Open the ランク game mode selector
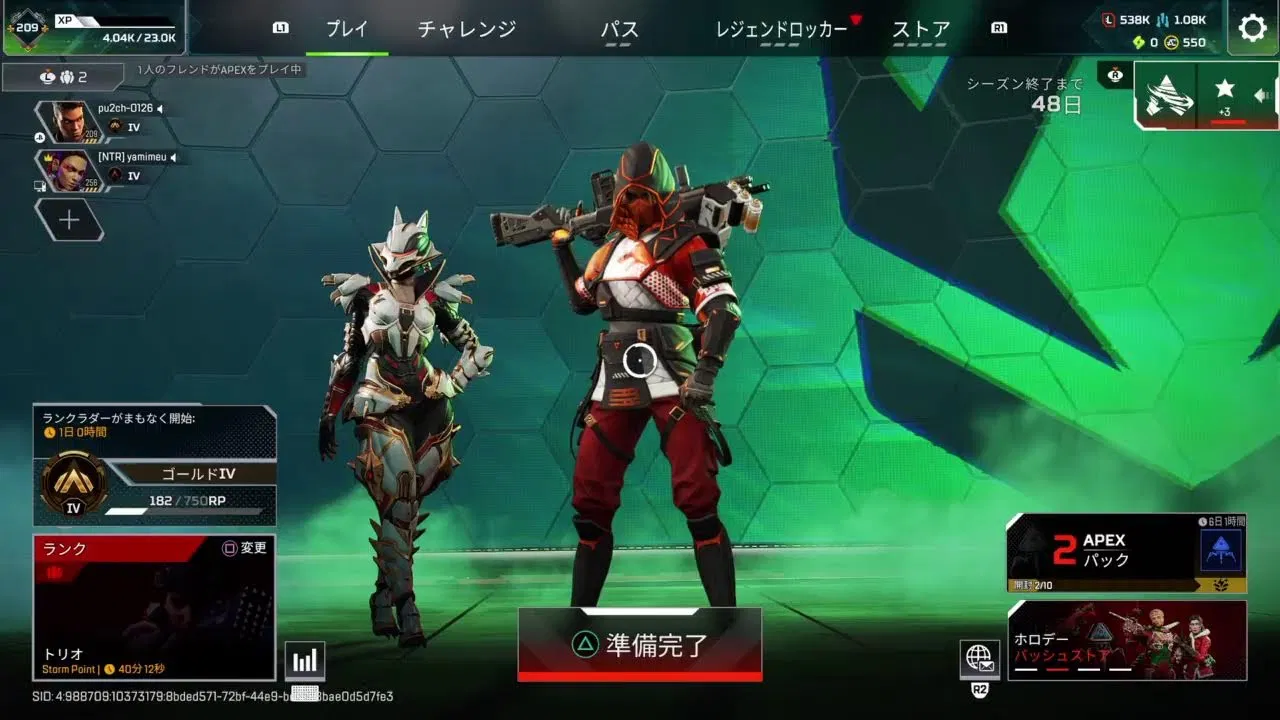The image size is (1280, 720). (154, 608)
